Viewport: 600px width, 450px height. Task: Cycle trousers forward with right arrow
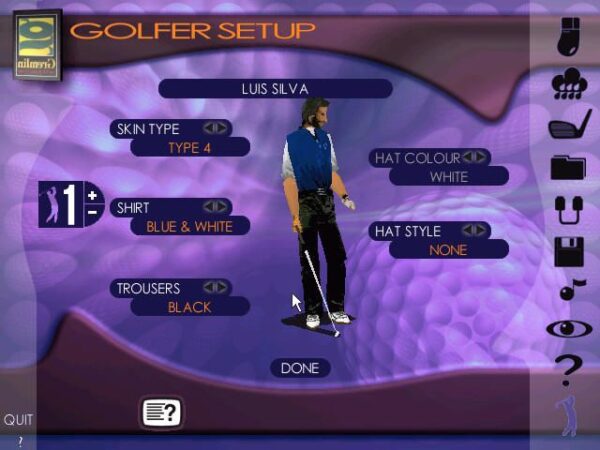220,287
